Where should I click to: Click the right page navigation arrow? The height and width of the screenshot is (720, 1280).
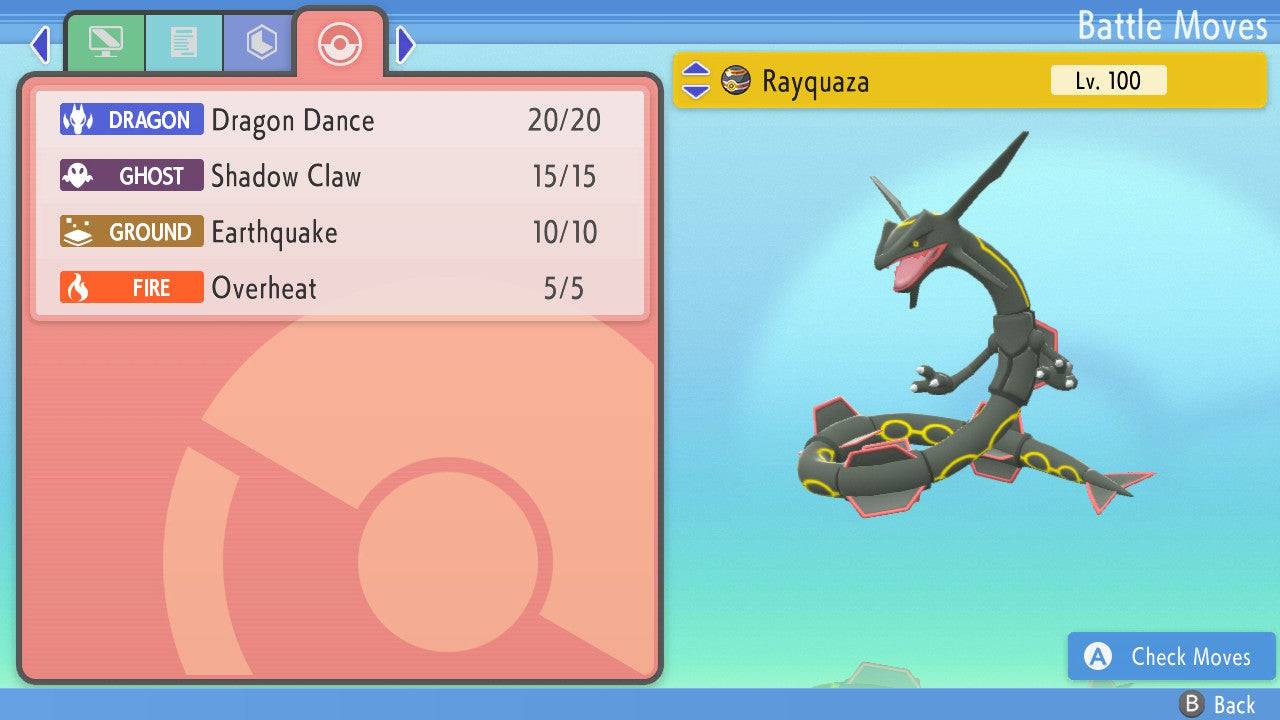(404, 44)
